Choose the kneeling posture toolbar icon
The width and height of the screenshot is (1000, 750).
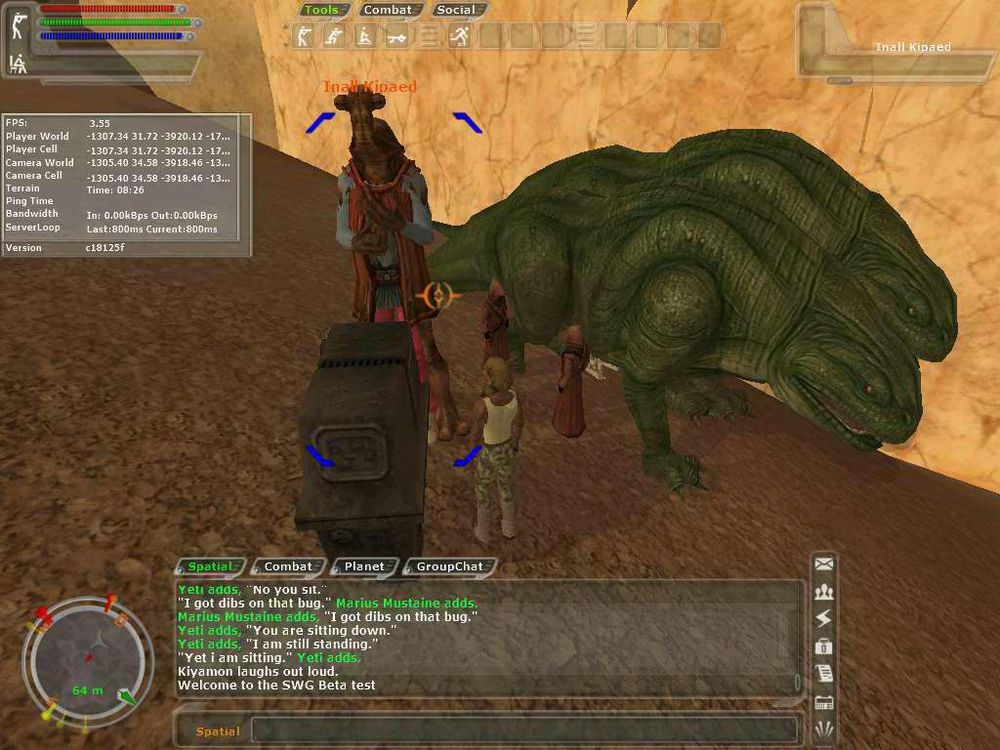333,37
